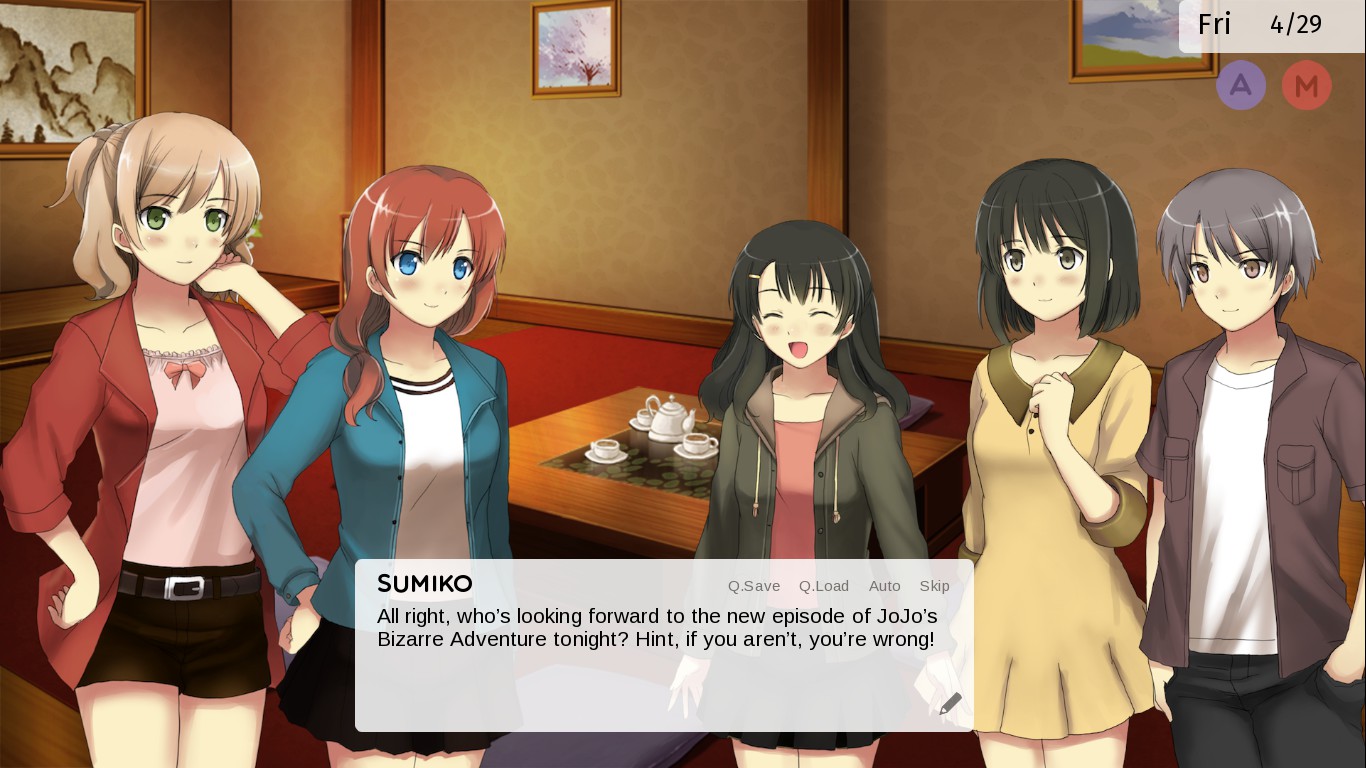Click Q.Load to restore last quick save
This screenshot has width=1366, height=768.
click(x=823, y=586)
